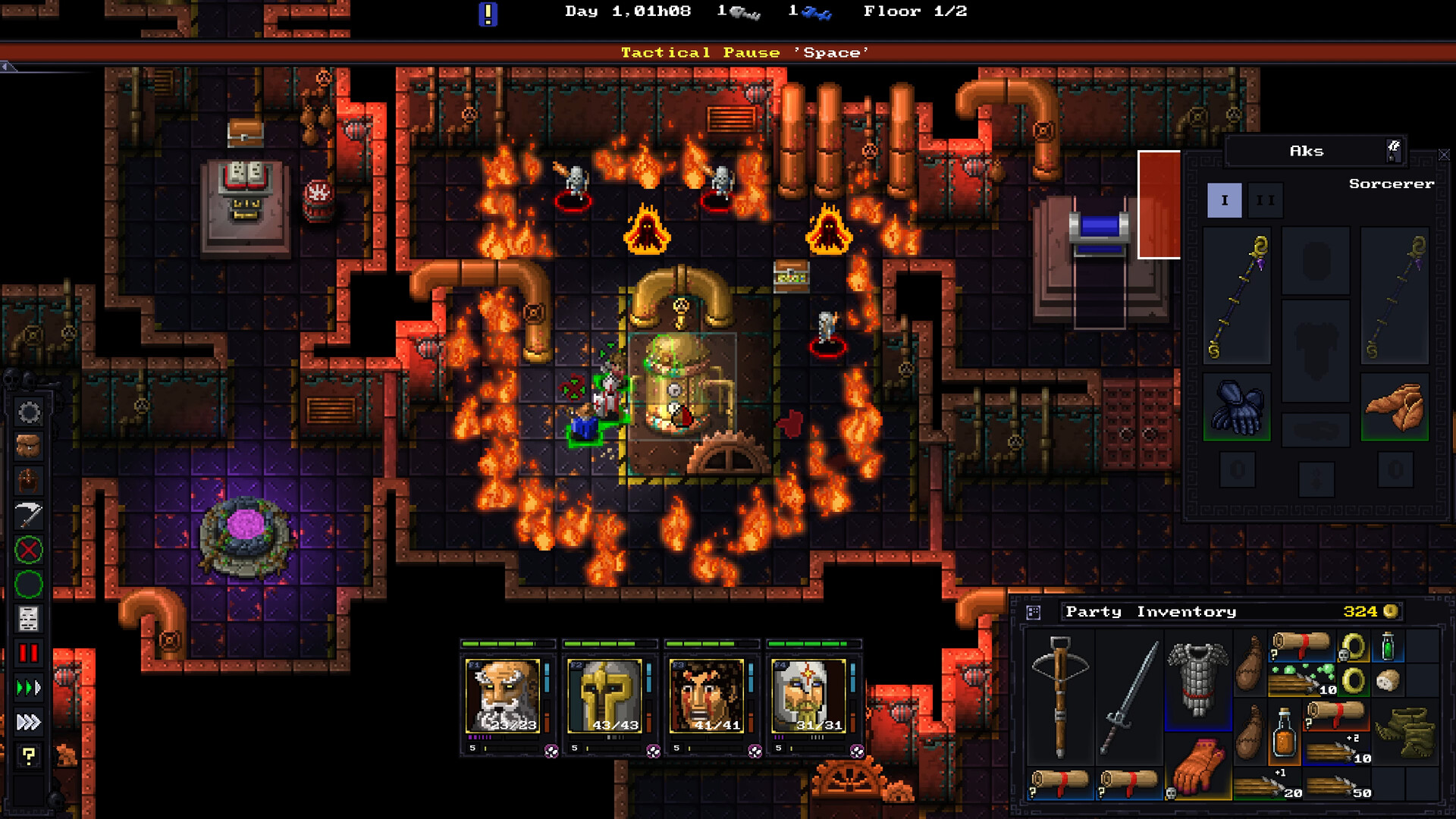1456x819 pixels.
Task: Select the olive green boots in inventory
Action: point(1405,733)
